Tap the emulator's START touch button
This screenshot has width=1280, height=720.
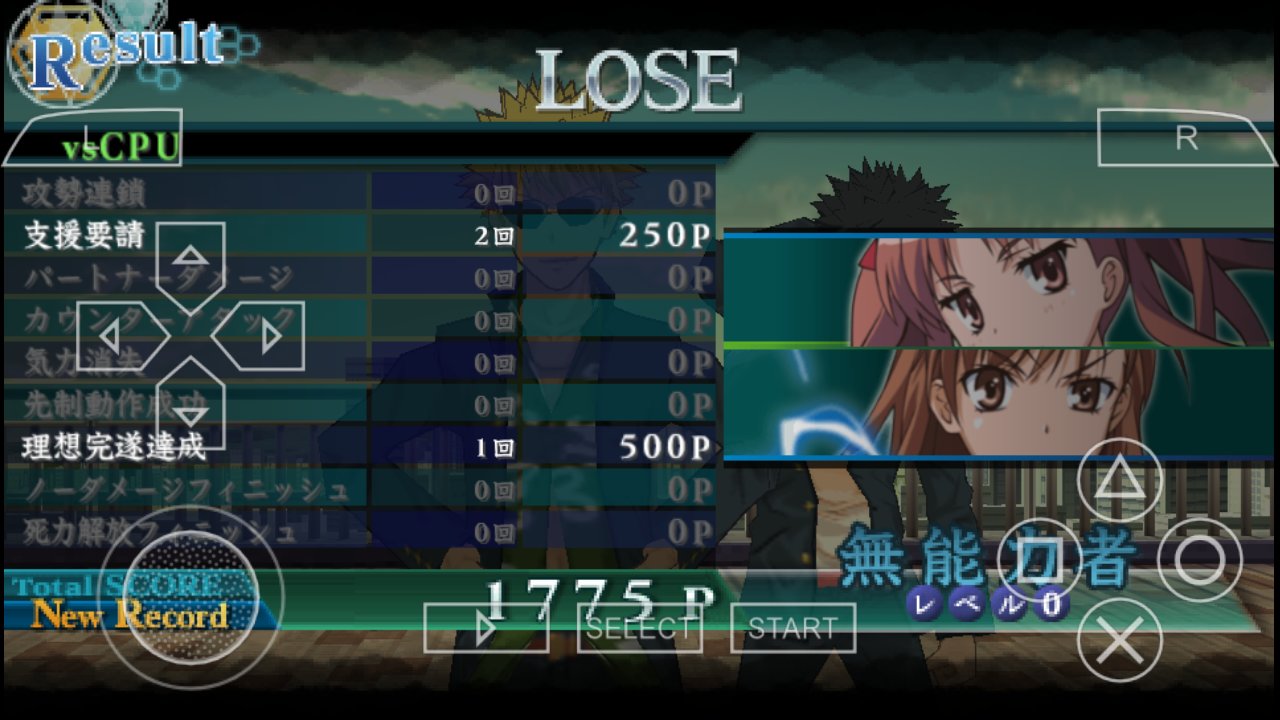click(x=793, y=628)
